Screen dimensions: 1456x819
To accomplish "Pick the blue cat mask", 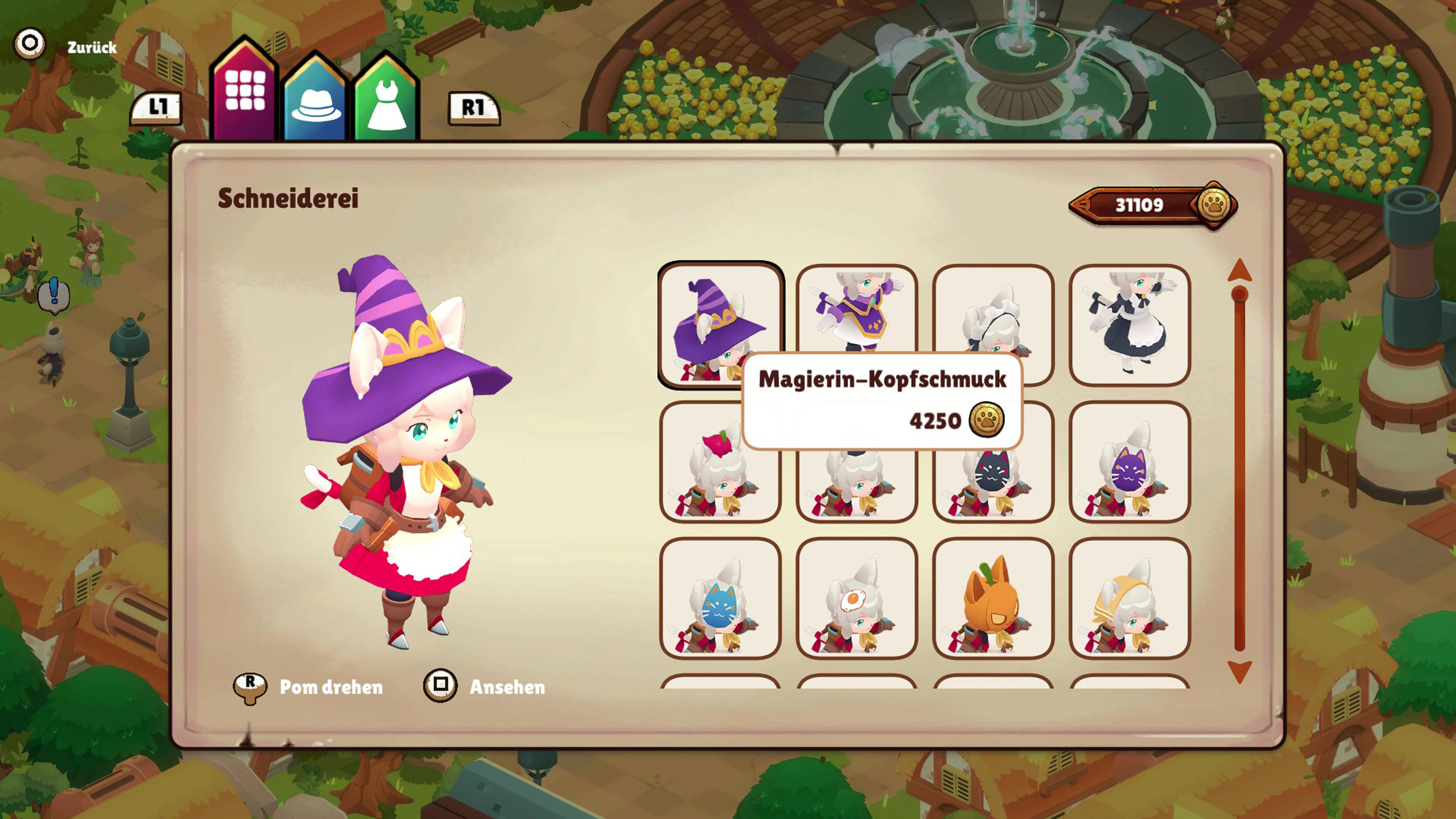I will 720,598.
